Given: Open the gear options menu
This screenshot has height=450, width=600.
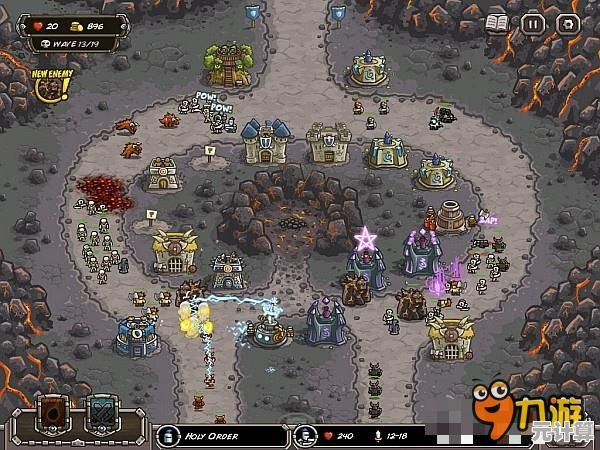Looking at the screenshot, I should pos(567,22).
